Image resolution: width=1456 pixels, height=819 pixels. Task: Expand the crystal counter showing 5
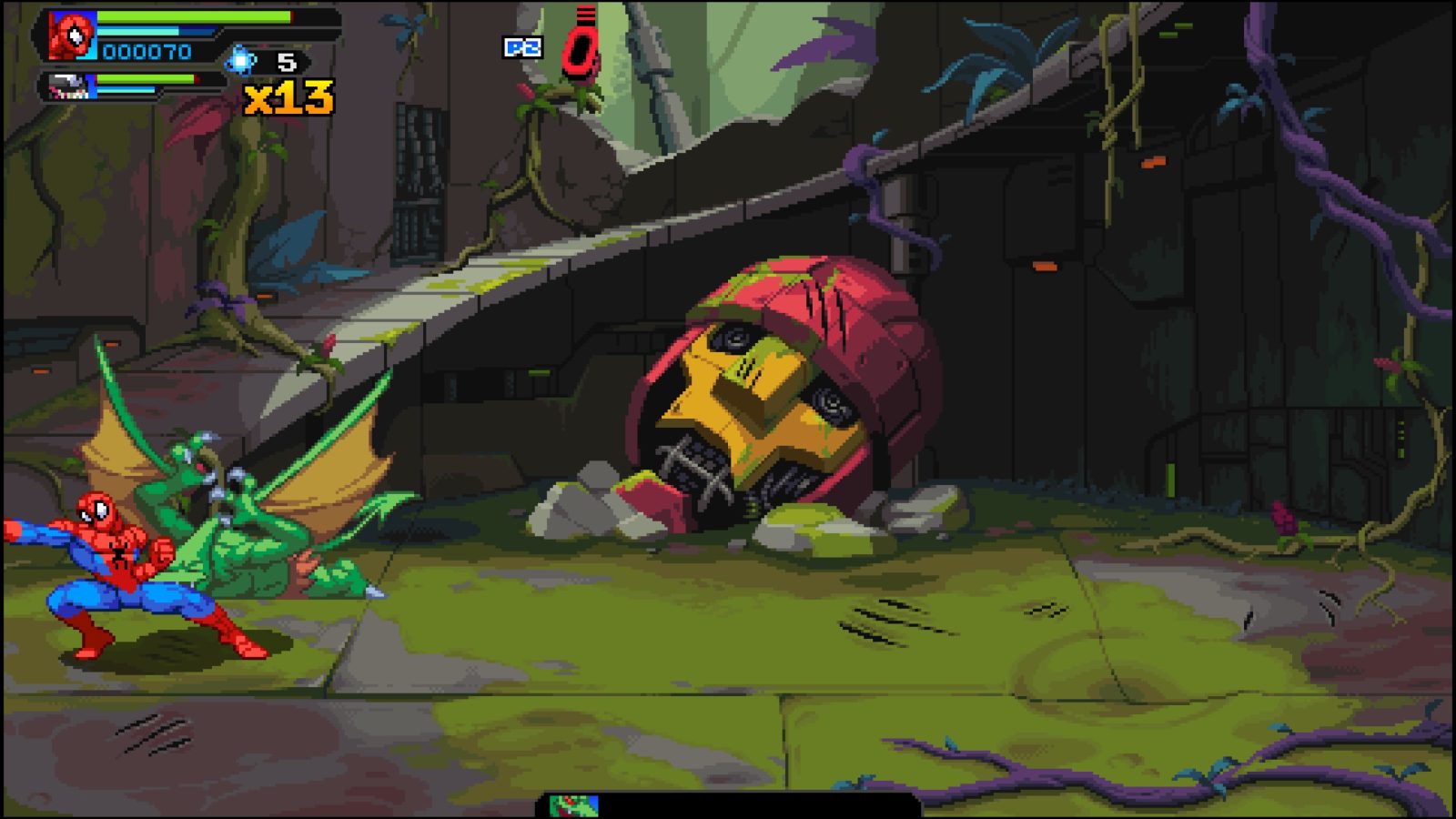(288, 60)
